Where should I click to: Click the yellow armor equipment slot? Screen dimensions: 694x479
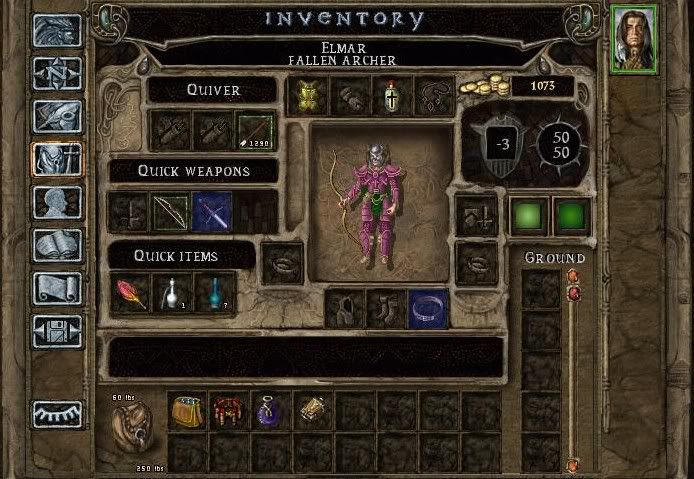tap(307, 96)
